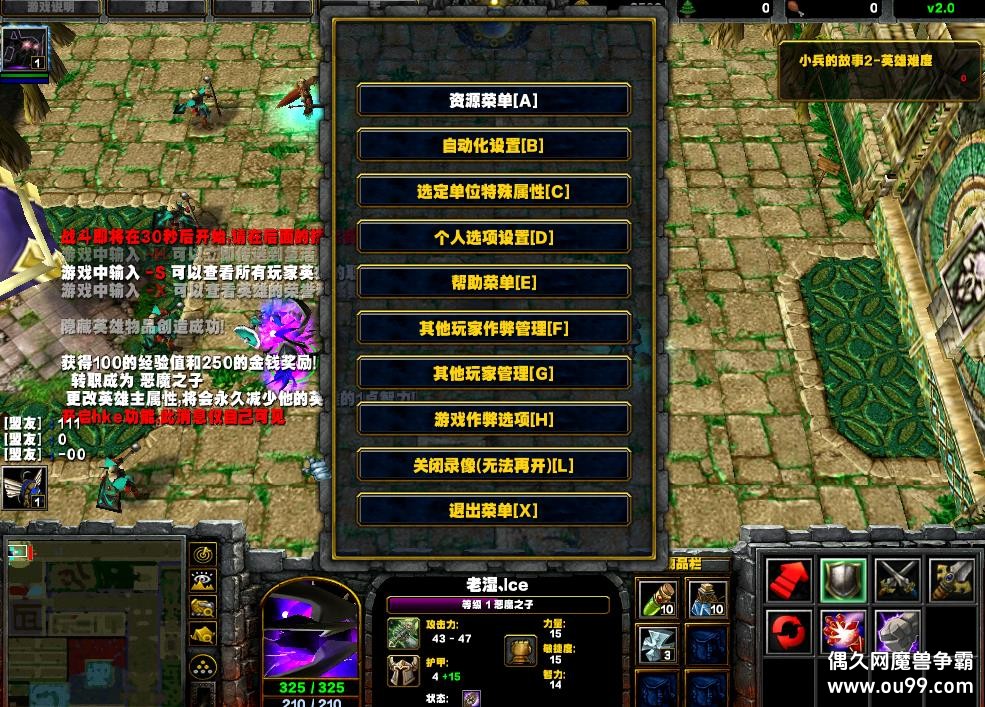Select the inventory item with 3 charges
Viewport: 985px width, 707px height.
coord(658,645)
